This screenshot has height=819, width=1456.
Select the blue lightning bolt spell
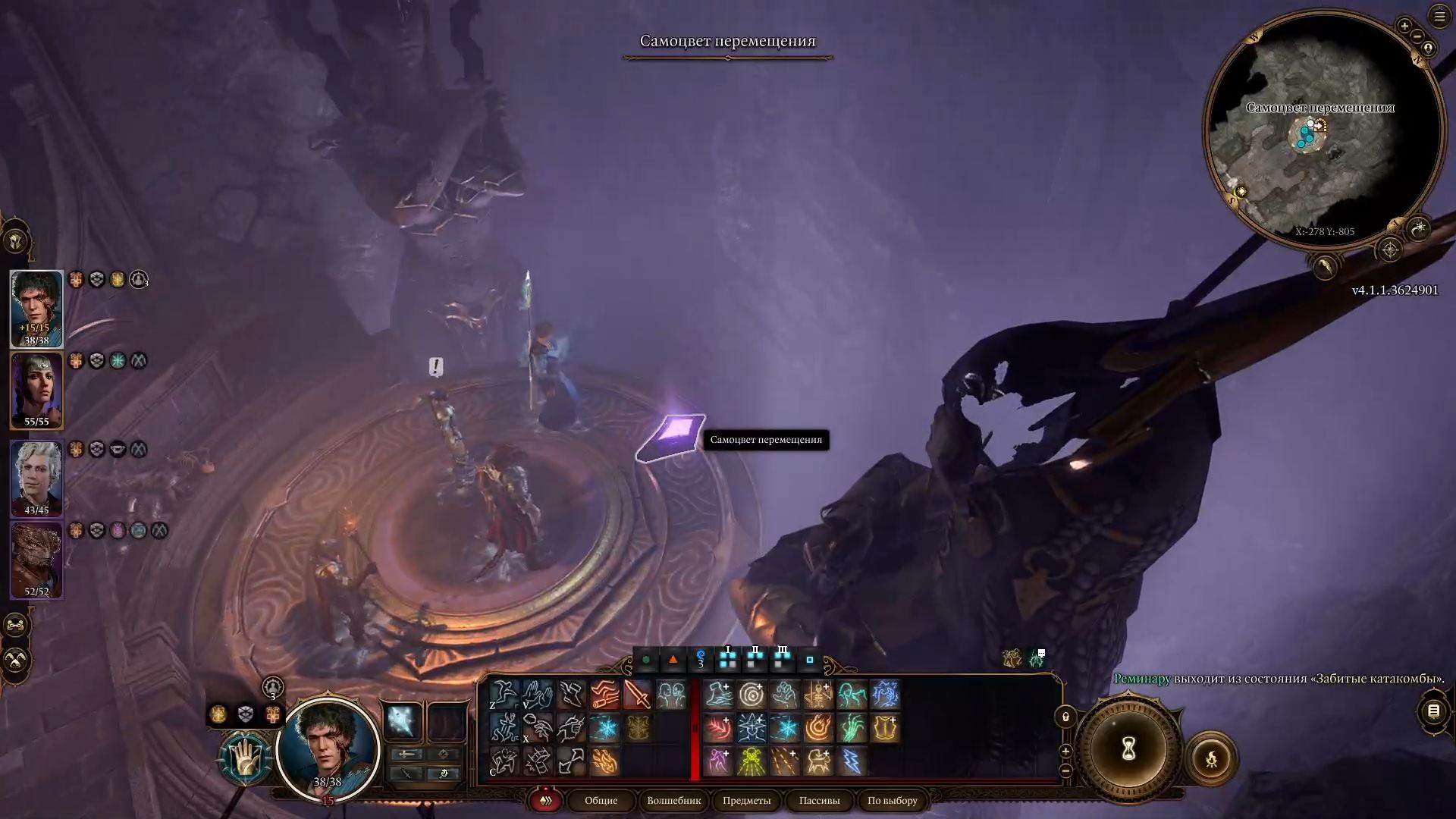(x=852, y=761)
